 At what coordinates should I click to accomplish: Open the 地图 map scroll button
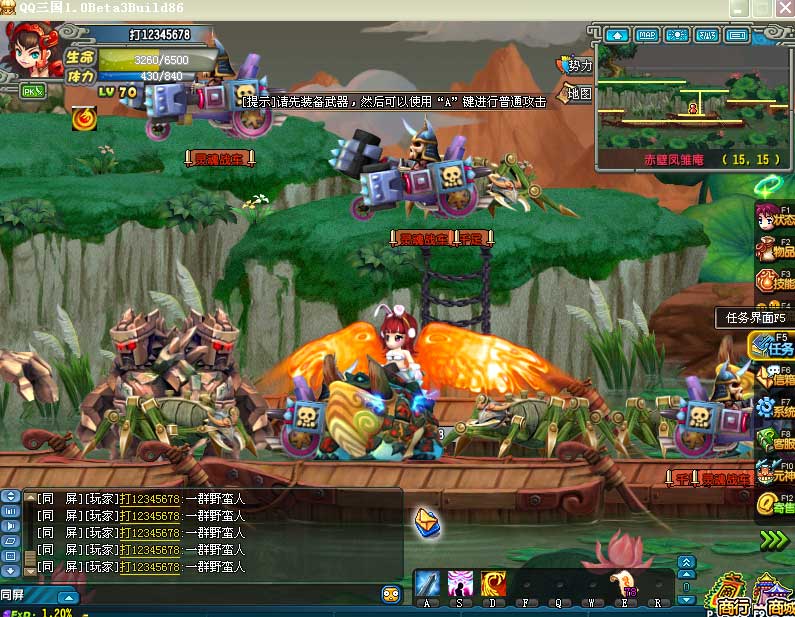[x=578, y=94]
